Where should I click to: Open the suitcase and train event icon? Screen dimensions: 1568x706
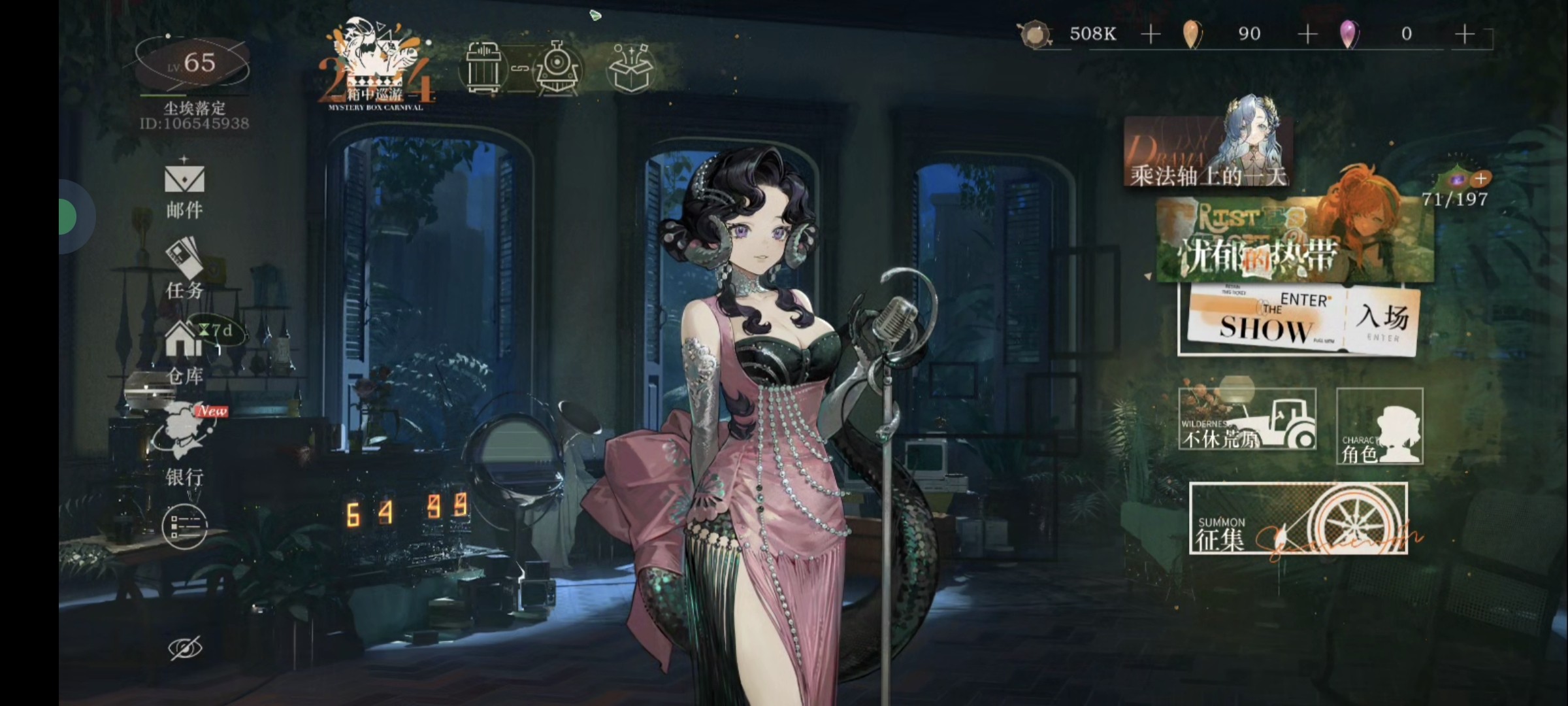(523, 69)
